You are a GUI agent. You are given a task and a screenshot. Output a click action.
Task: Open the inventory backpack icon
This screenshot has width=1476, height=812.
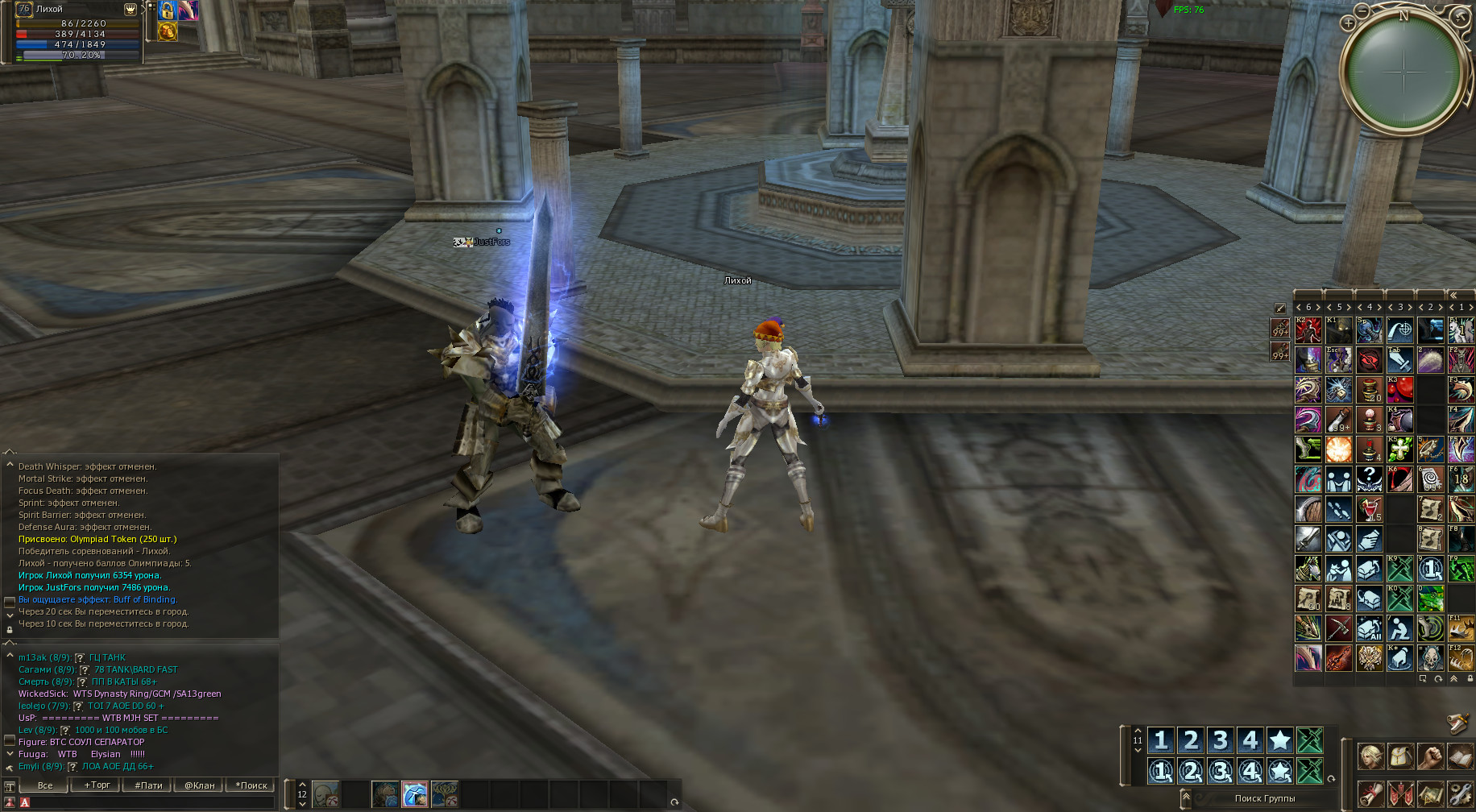pyautogui.click(x=1400, y=757)
